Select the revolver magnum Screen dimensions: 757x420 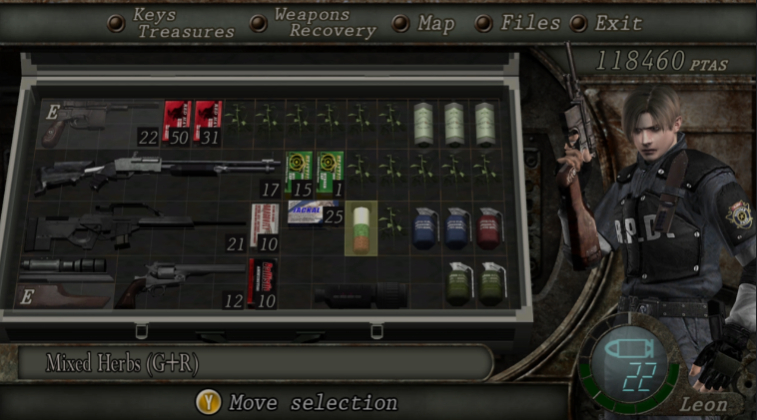pyautogui.click(x=178, y=284)
